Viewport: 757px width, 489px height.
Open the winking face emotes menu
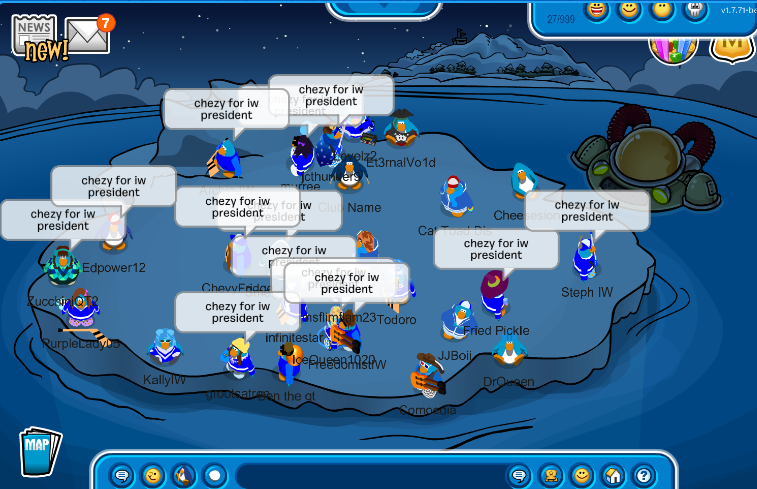pyautogui.click(x=152, y=475)
